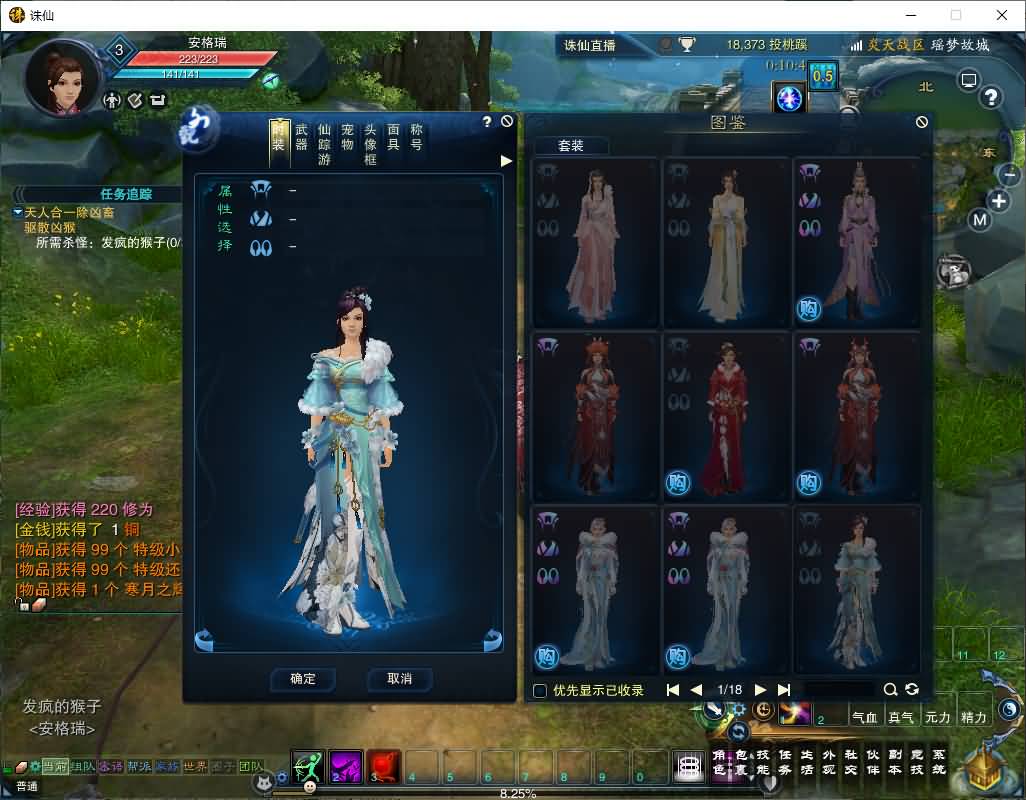Screen dimensions: 1026x800
Task: Select the 套装 category in 图鉴
Action: coord(570,146)
